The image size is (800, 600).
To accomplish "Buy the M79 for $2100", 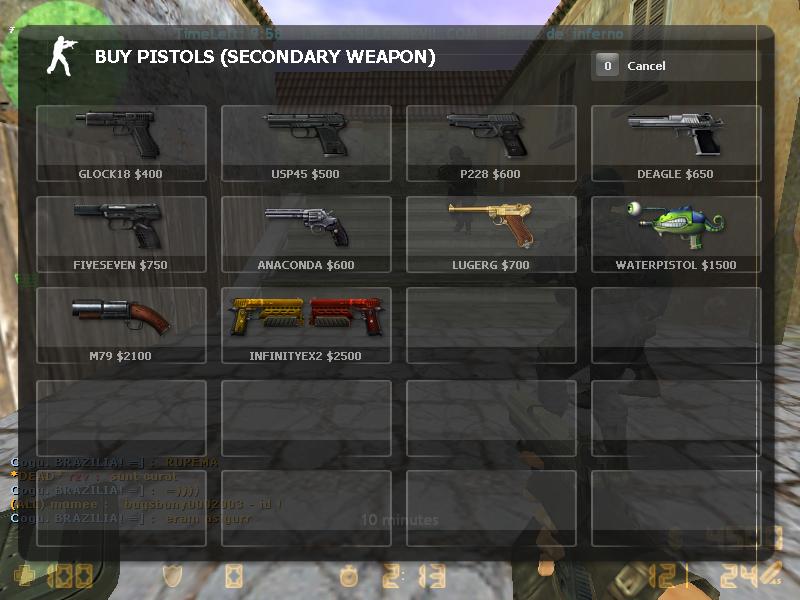I will click(x=121, y=325).
